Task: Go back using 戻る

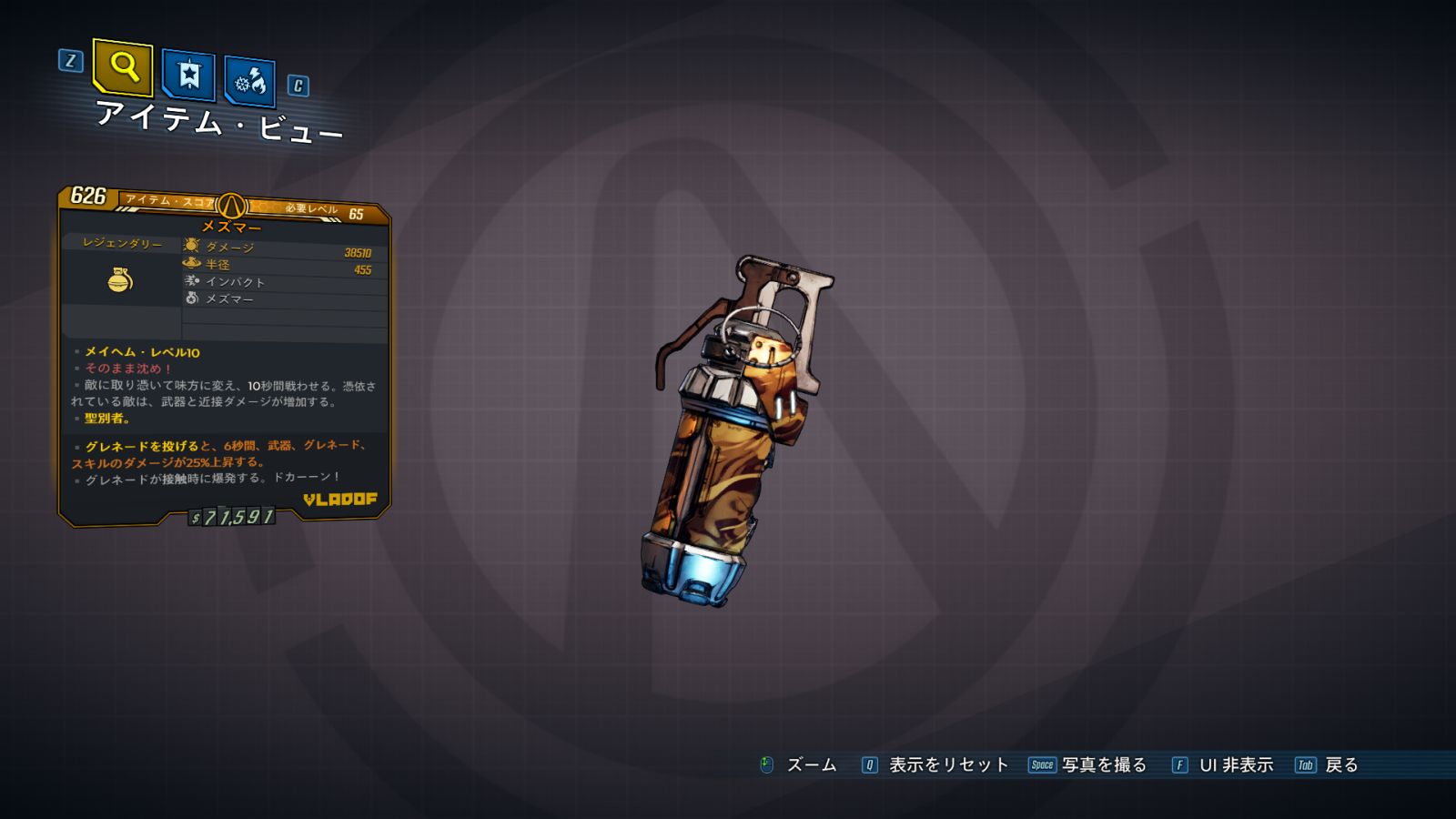Action: [x=1340, y=765]
